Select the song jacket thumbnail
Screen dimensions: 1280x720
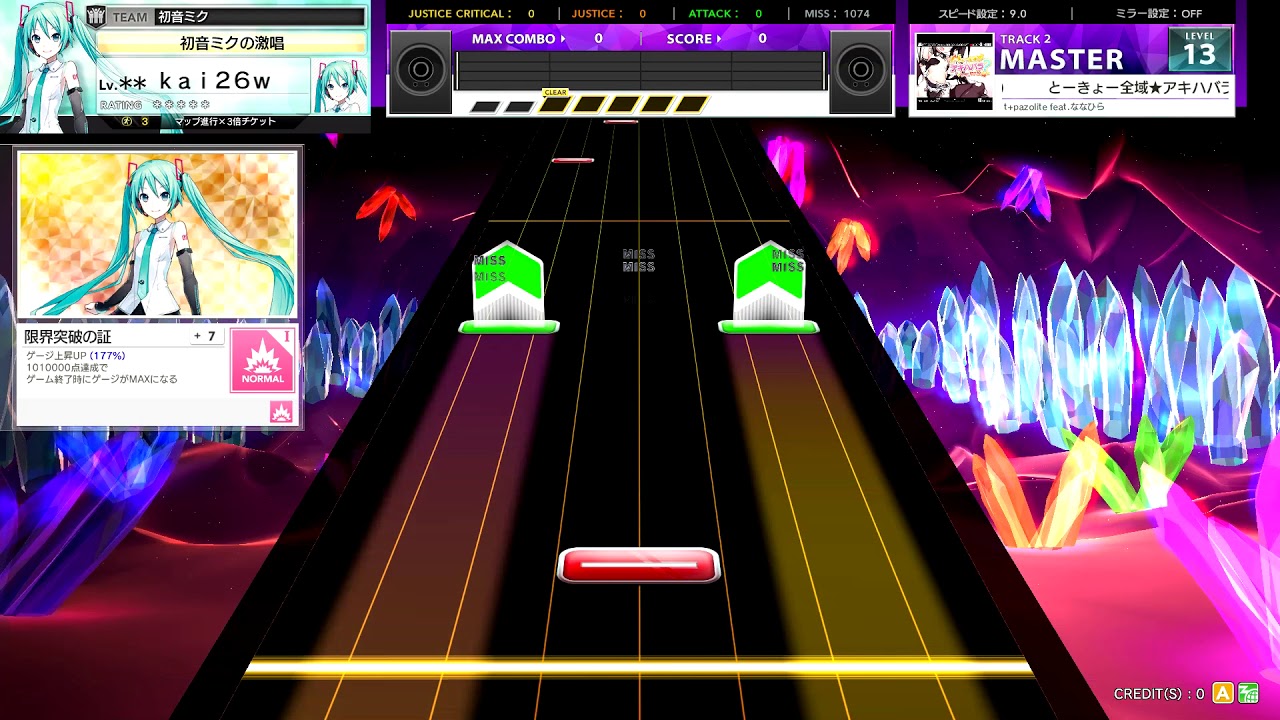tap(955, 71)
